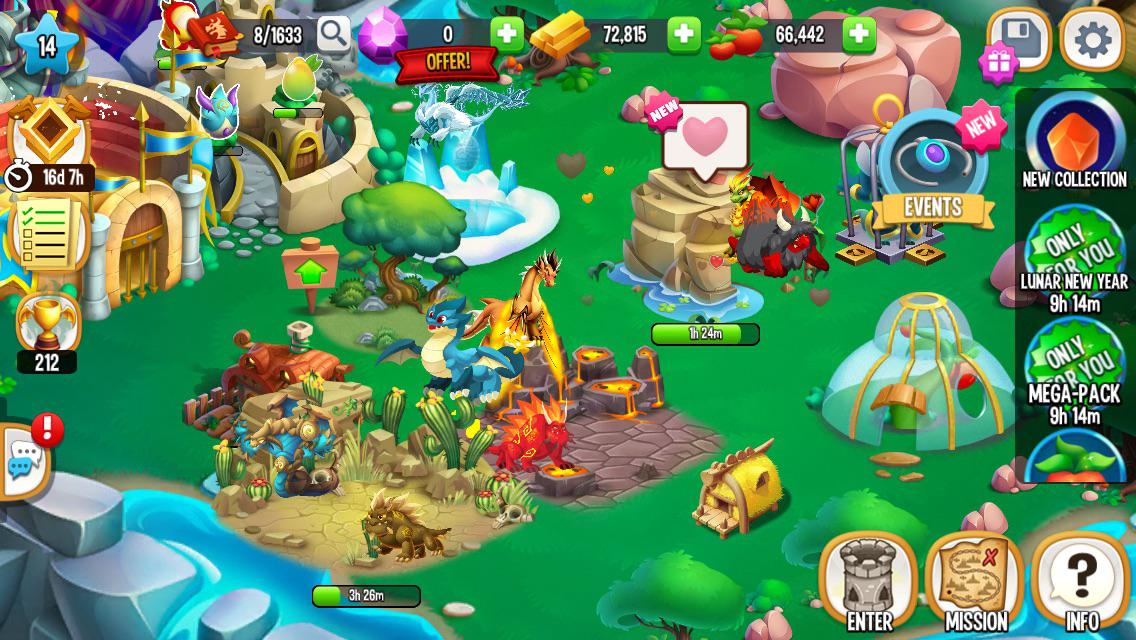Viewport: 1136px width, 640px height.
Task: Open the red OFFER! banner
Action: pyautogui.click(x=447, y=62)
